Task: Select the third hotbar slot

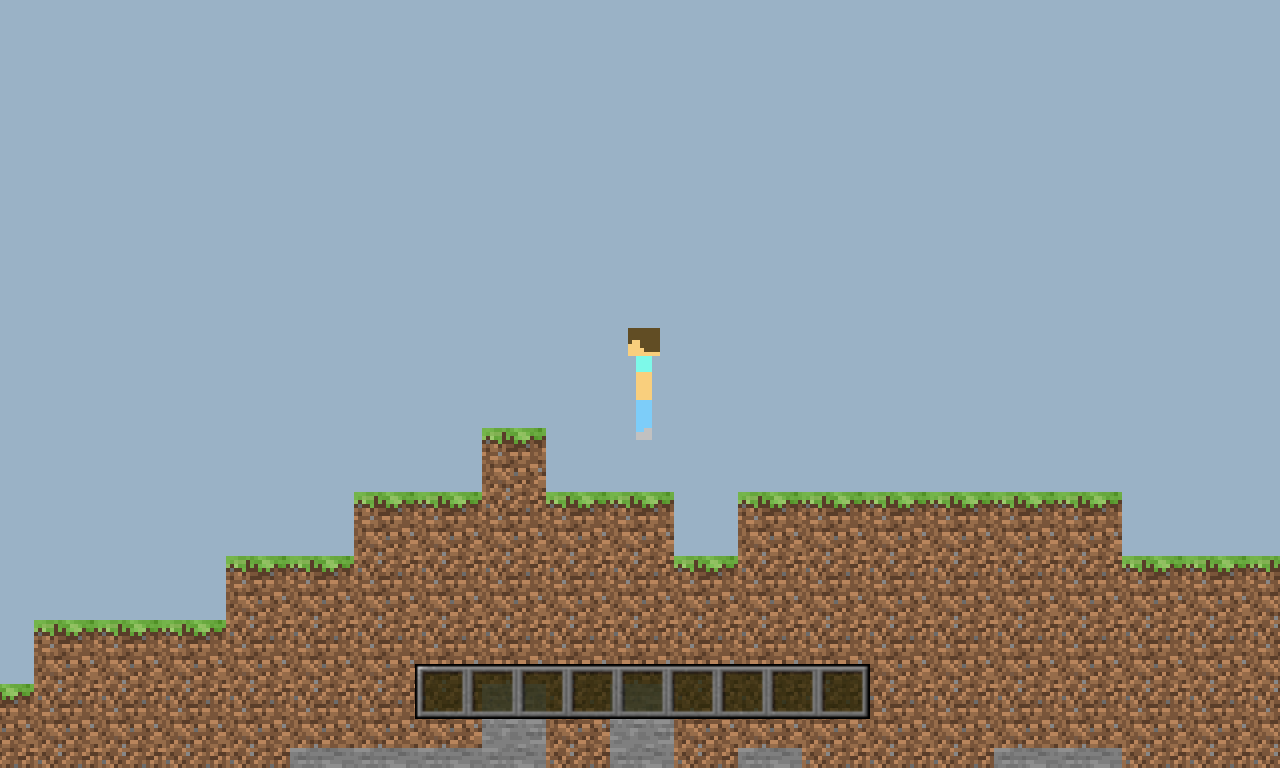Action: pyautogui.click(x=543, y=688)
